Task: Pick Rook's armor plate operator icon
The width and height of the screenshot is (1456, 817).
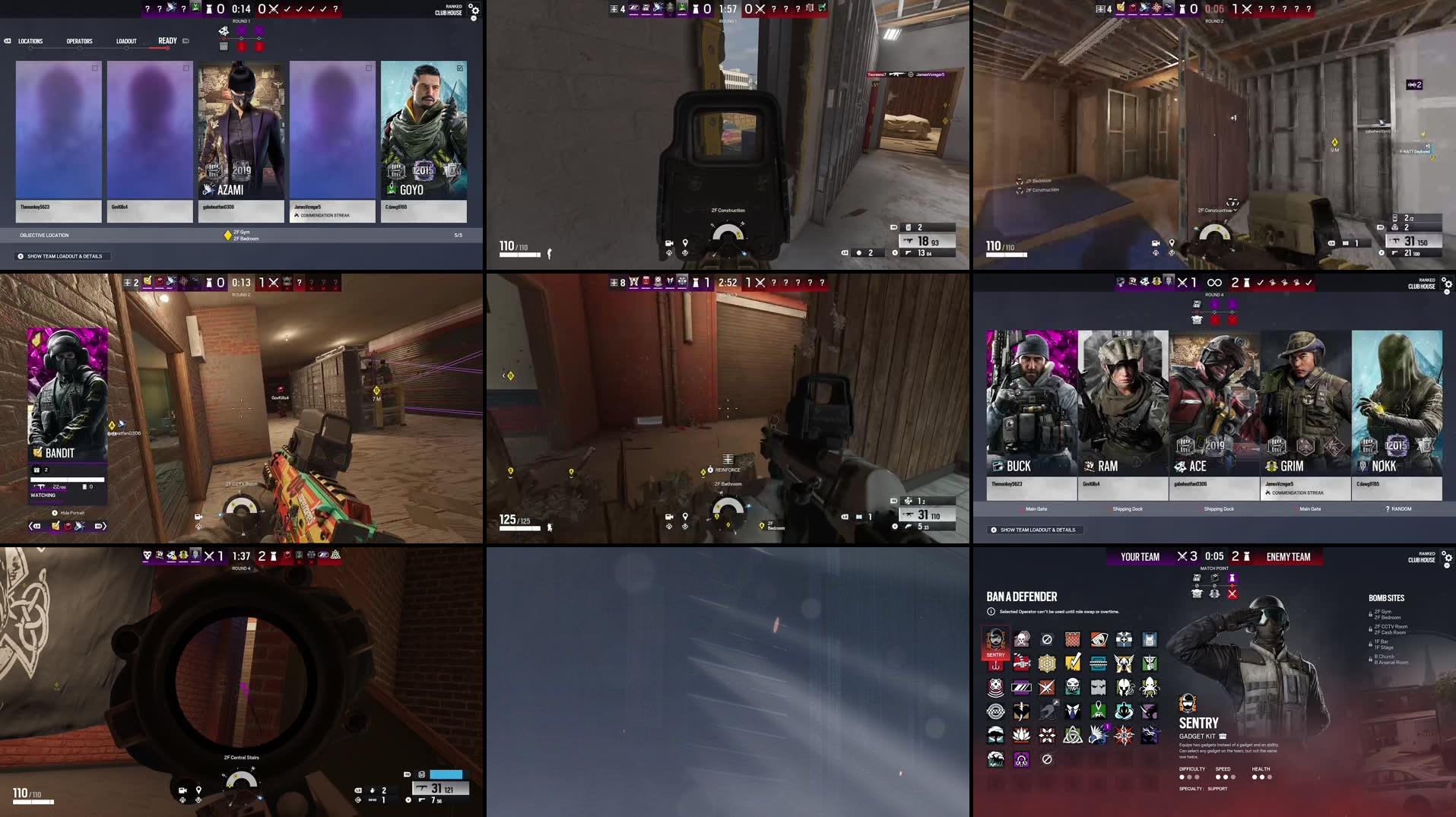Action: tap(1148, 639)
